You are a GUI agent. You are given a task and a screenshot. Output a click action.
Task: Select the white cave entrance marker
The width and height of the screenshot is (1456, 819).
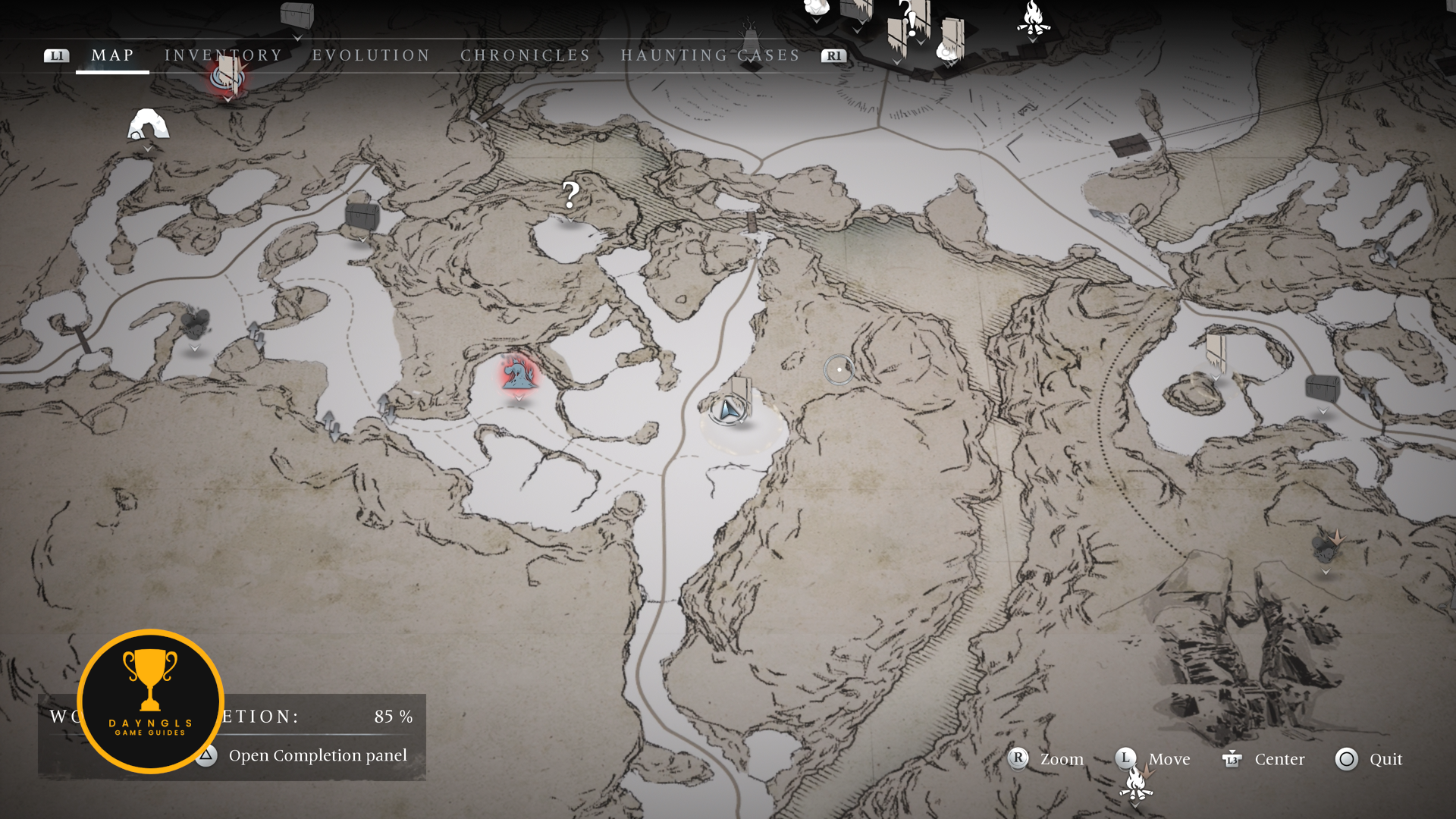[148, 125]
